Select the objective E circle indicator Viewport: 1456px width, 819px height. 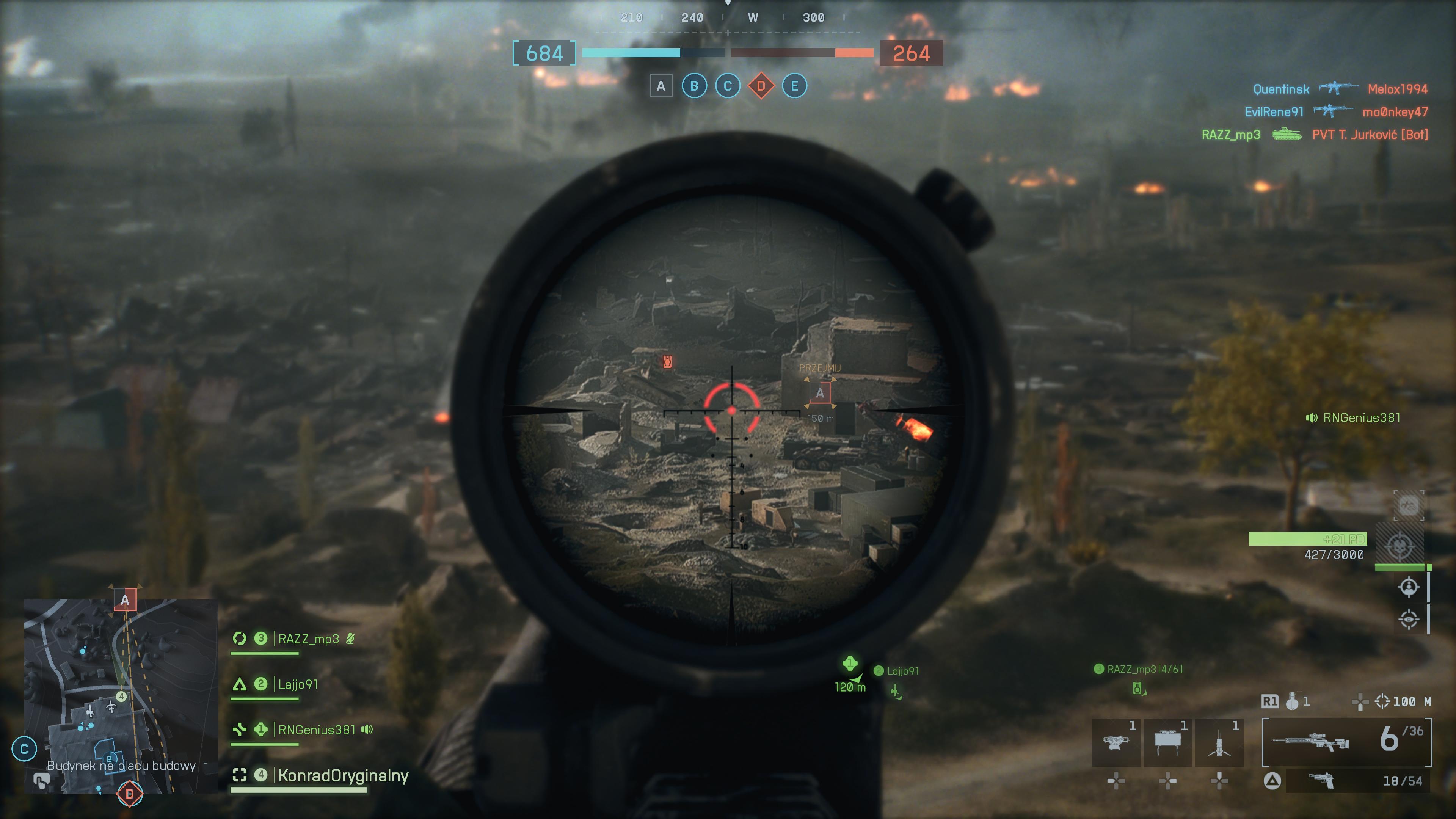(794, 86)
